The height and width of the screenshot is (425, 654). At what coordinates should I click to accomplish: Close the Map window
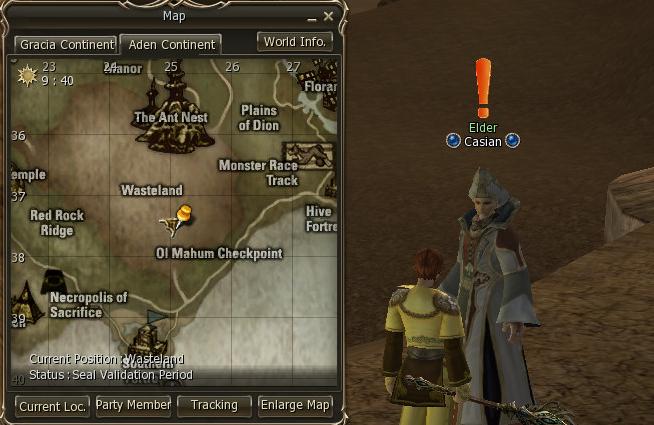click(329, 16)
